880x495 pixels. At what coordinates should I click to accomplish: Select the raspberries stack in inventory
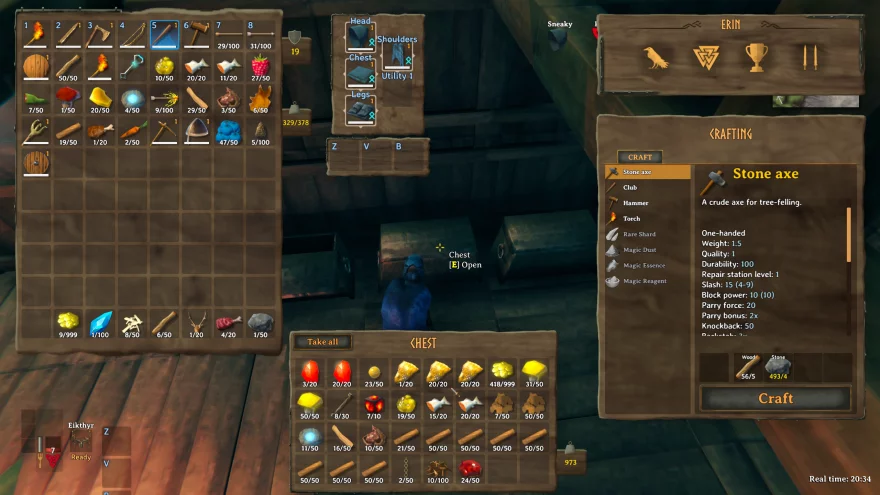click(x=260, y=67)
